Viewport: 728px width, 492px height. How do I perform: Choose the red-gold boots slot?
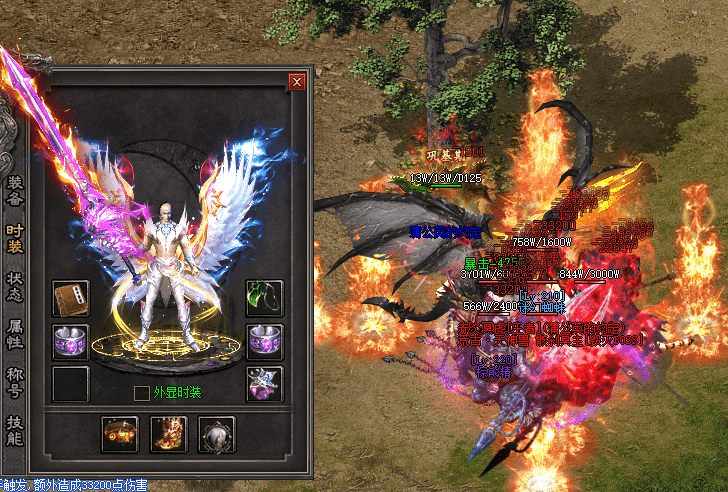click(x=168, y=435)
